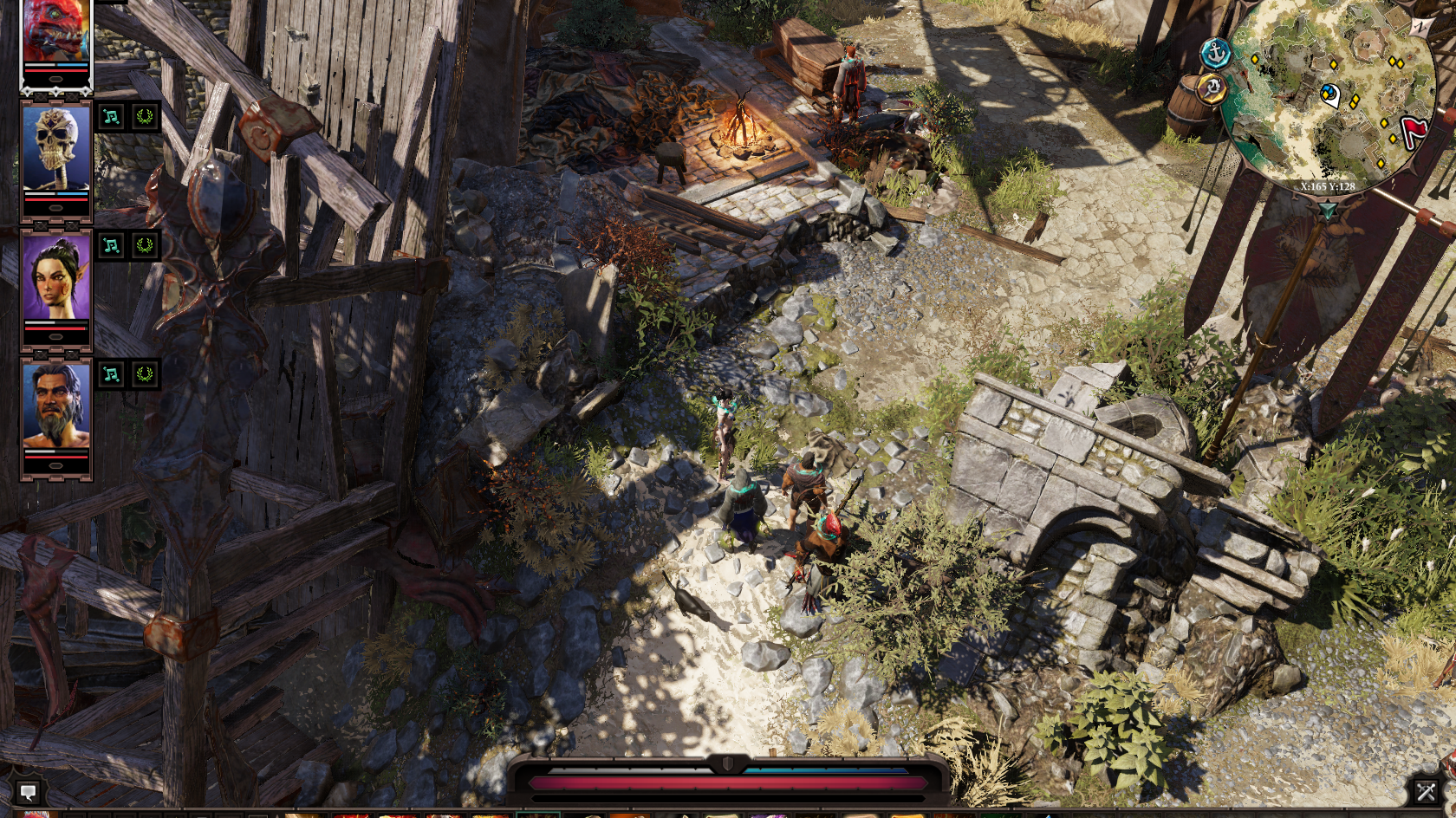Open the anchor waypoint button

pos(1217,54)
